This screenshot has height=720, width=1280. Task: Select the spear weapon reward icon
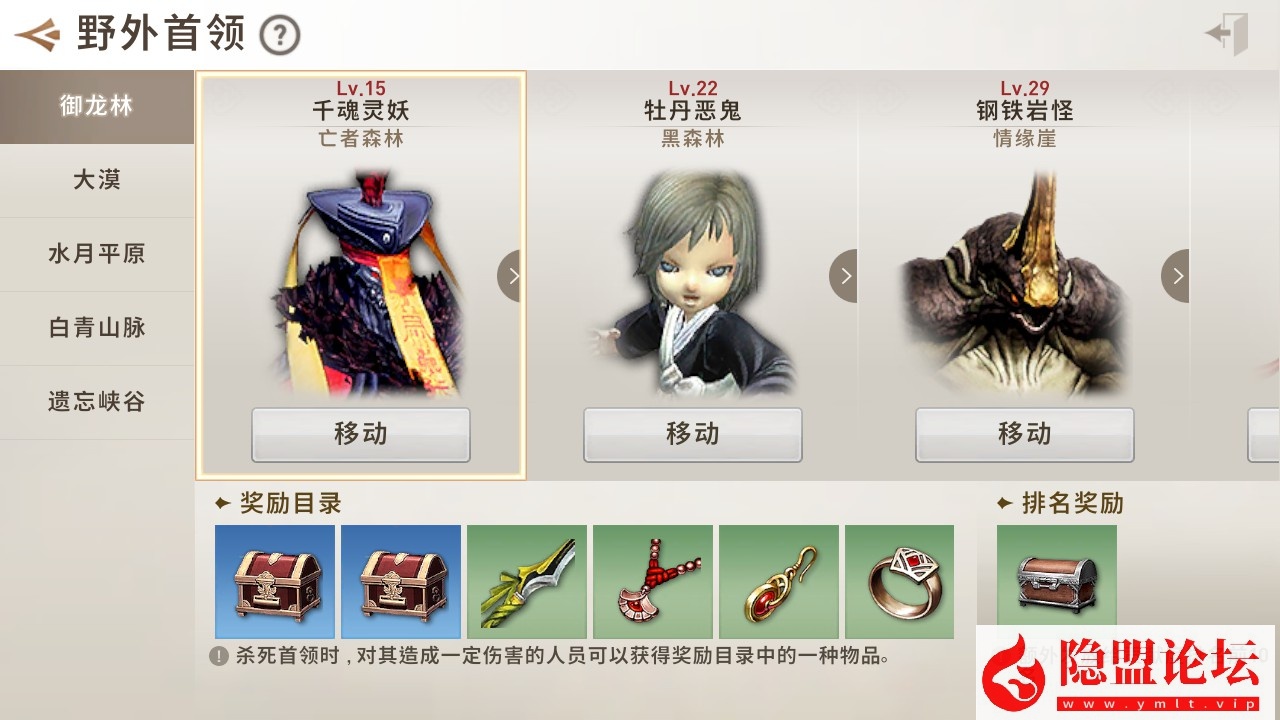click(x=527, y=582)
